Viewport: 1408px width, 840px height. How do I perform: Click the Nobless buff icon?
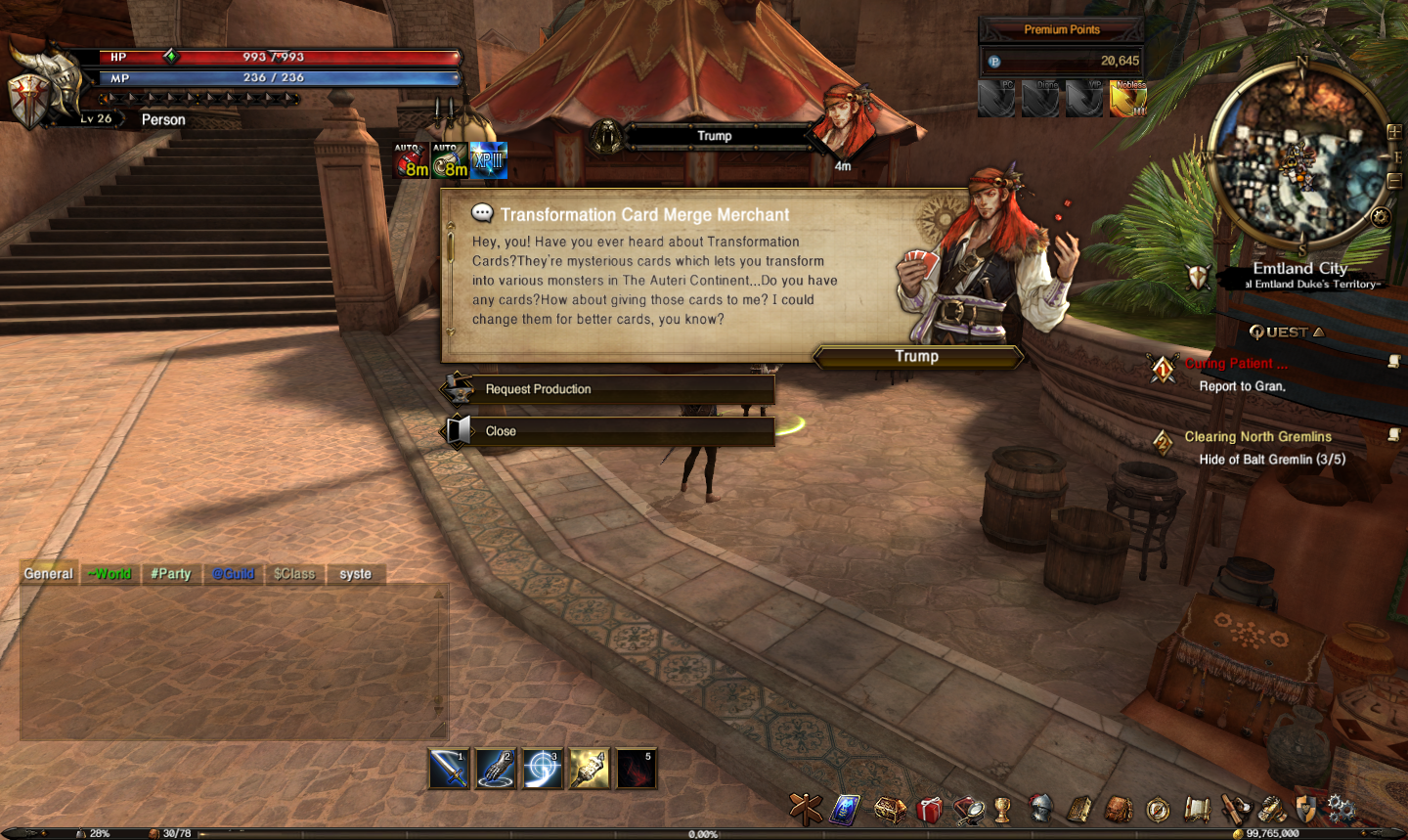click(1128, 99)
